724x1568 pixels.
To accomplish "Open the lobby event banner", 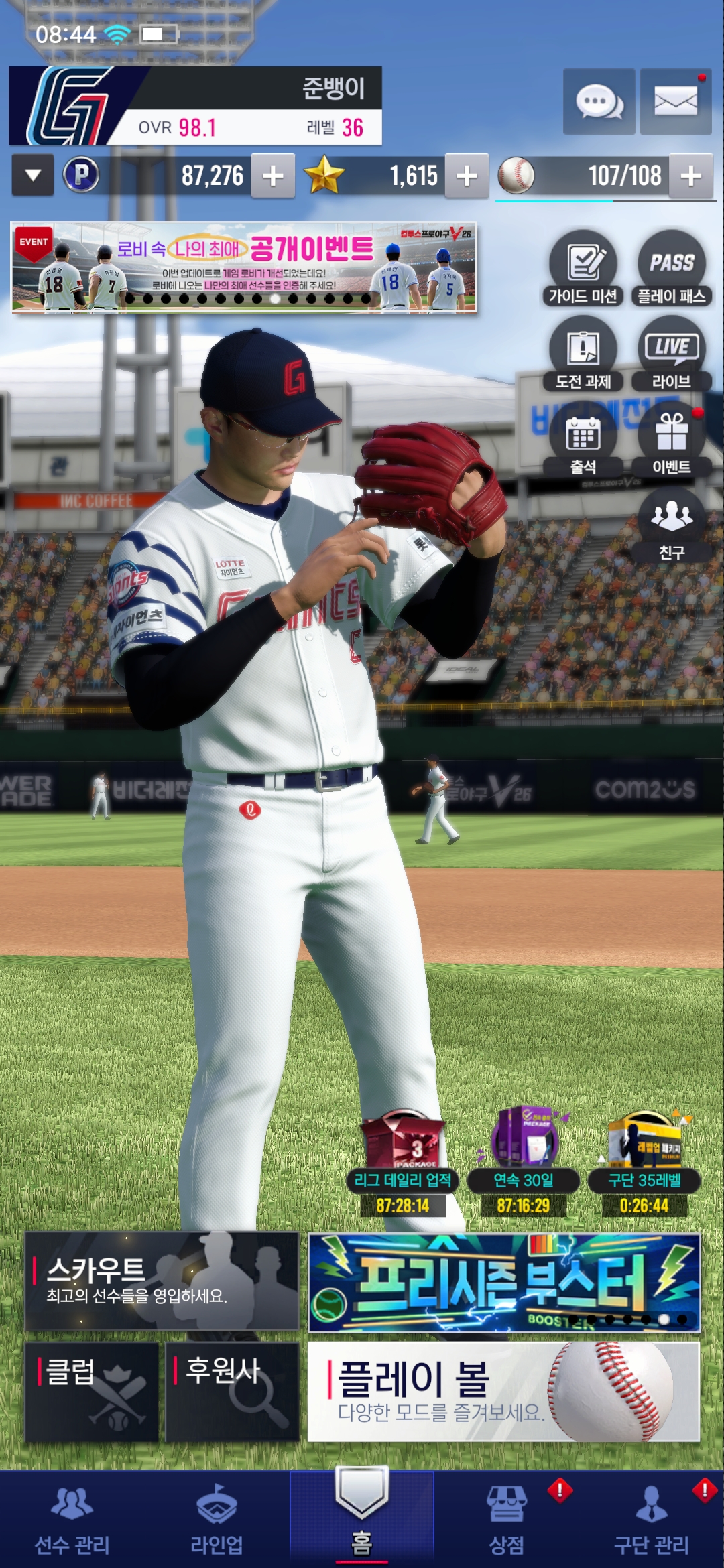I will (244, 267).
